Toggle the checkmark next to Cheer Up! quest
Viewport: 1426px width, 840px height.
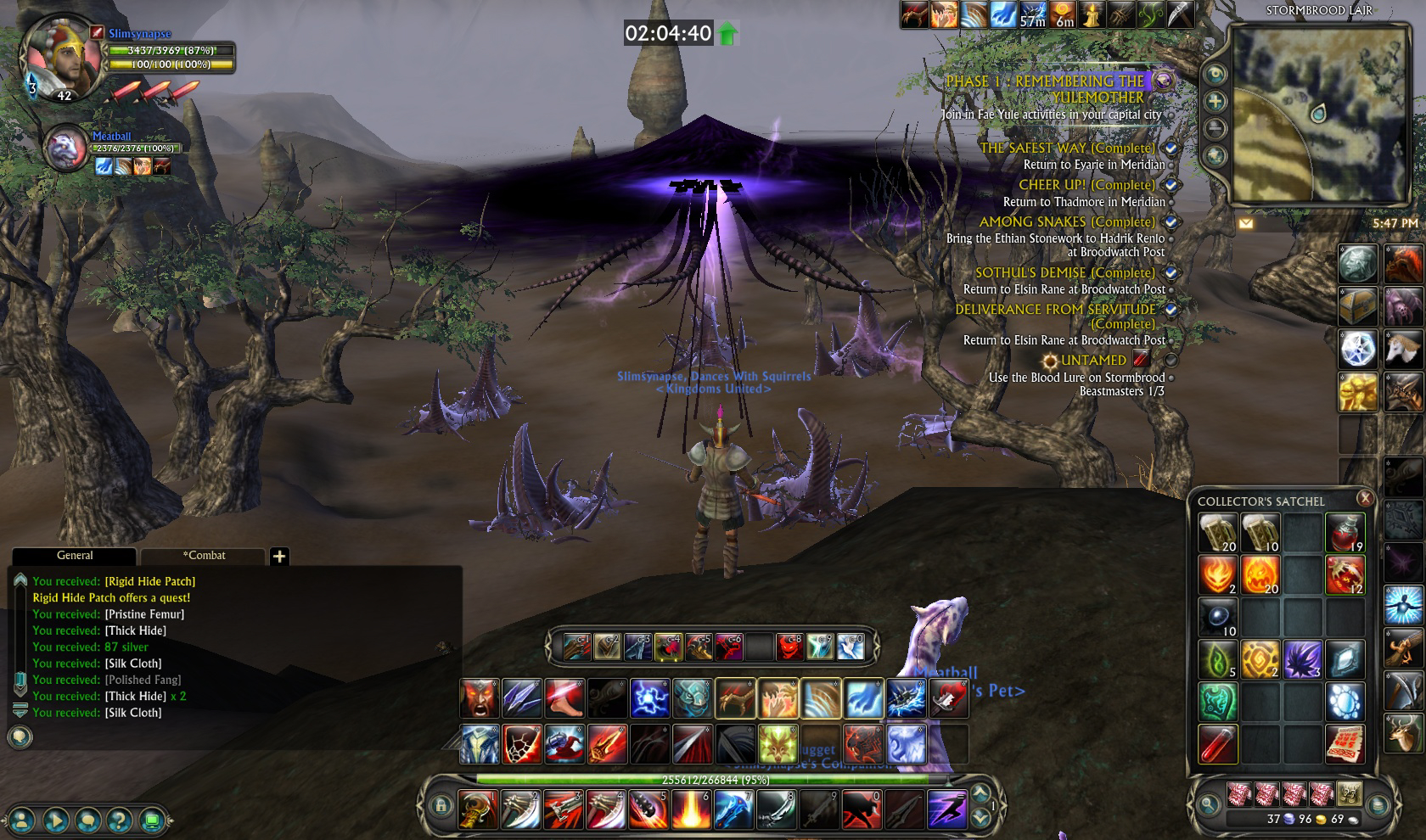[1171, 185]
